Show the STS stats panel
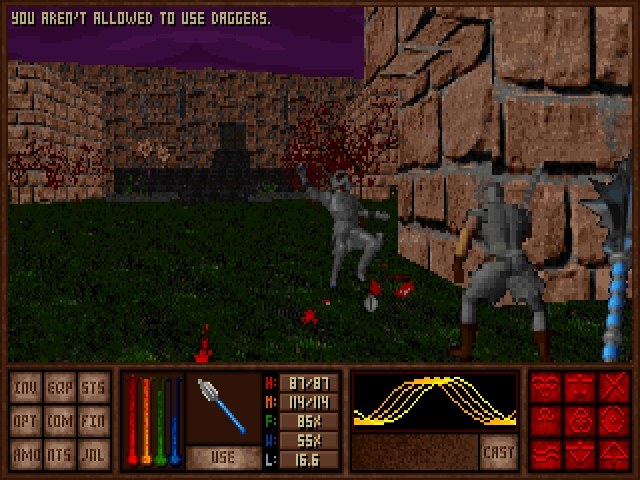The width and height of the screenshot is (640, 480). (x=92, y=387)
